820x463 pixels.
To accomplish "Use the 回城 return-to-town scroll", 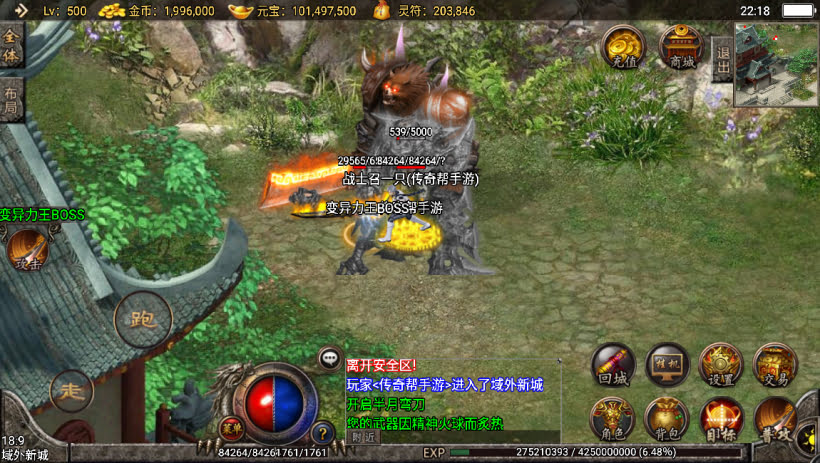I will 613,365.
